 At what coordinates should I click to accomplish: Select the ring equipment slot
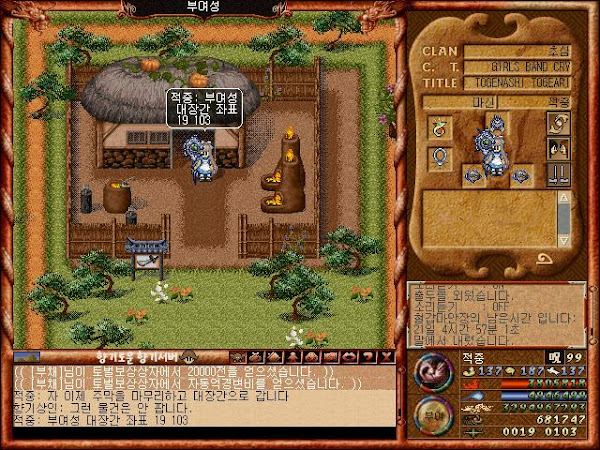tap(437, 126)
